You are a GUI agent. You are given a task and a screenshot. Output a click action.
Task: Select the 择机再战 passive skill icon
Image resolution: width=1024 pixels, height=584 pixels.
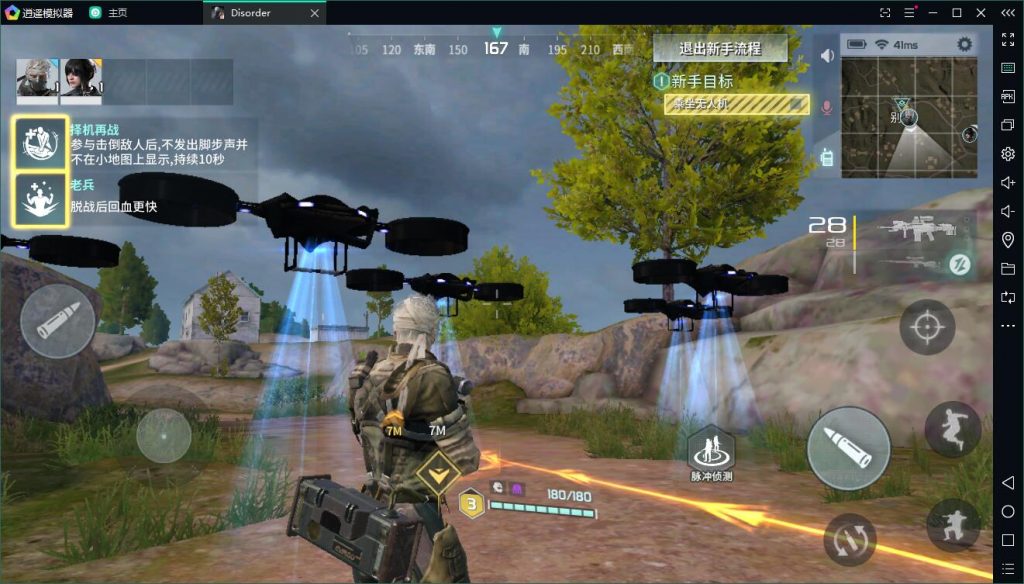tap(41, 143)
